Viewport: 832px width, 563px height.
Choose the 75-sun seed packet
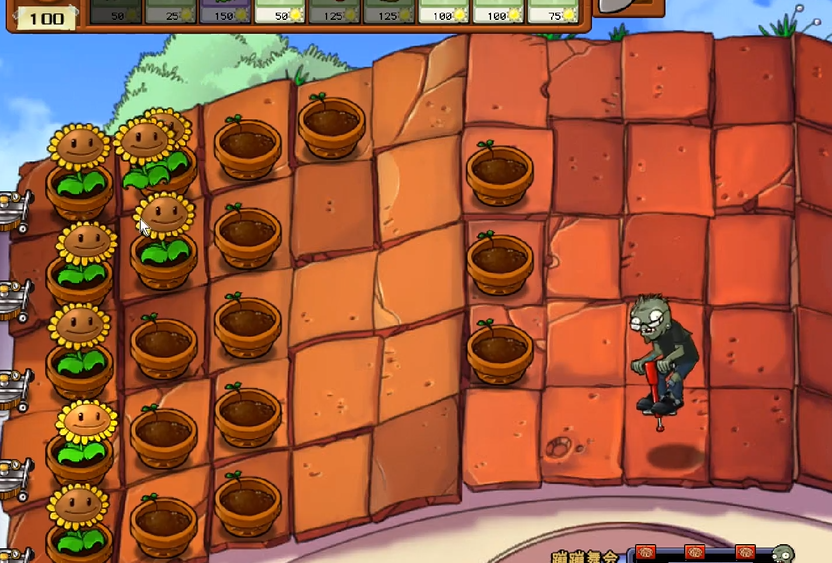pos(553,11)
